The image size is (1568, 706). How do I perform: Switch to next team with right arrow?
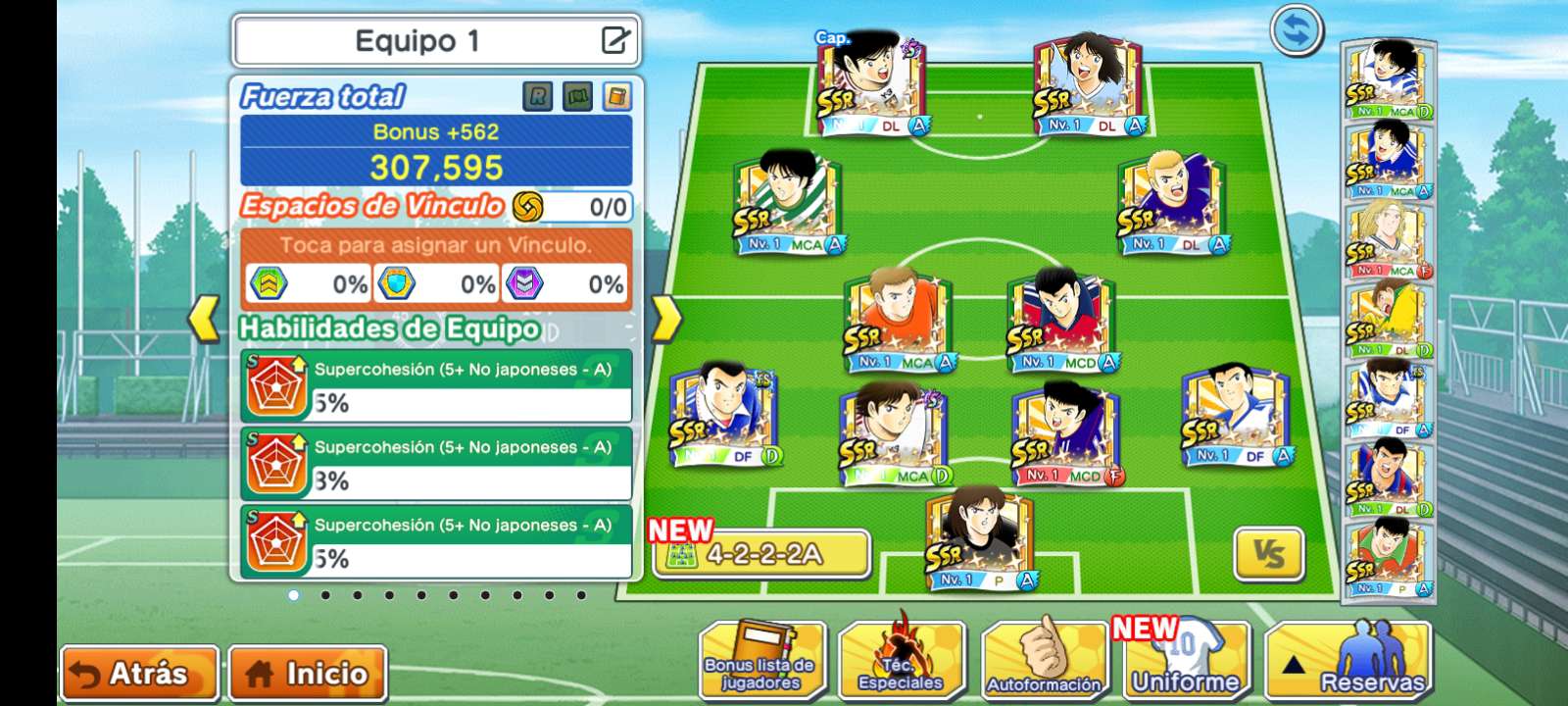point(665,319)
